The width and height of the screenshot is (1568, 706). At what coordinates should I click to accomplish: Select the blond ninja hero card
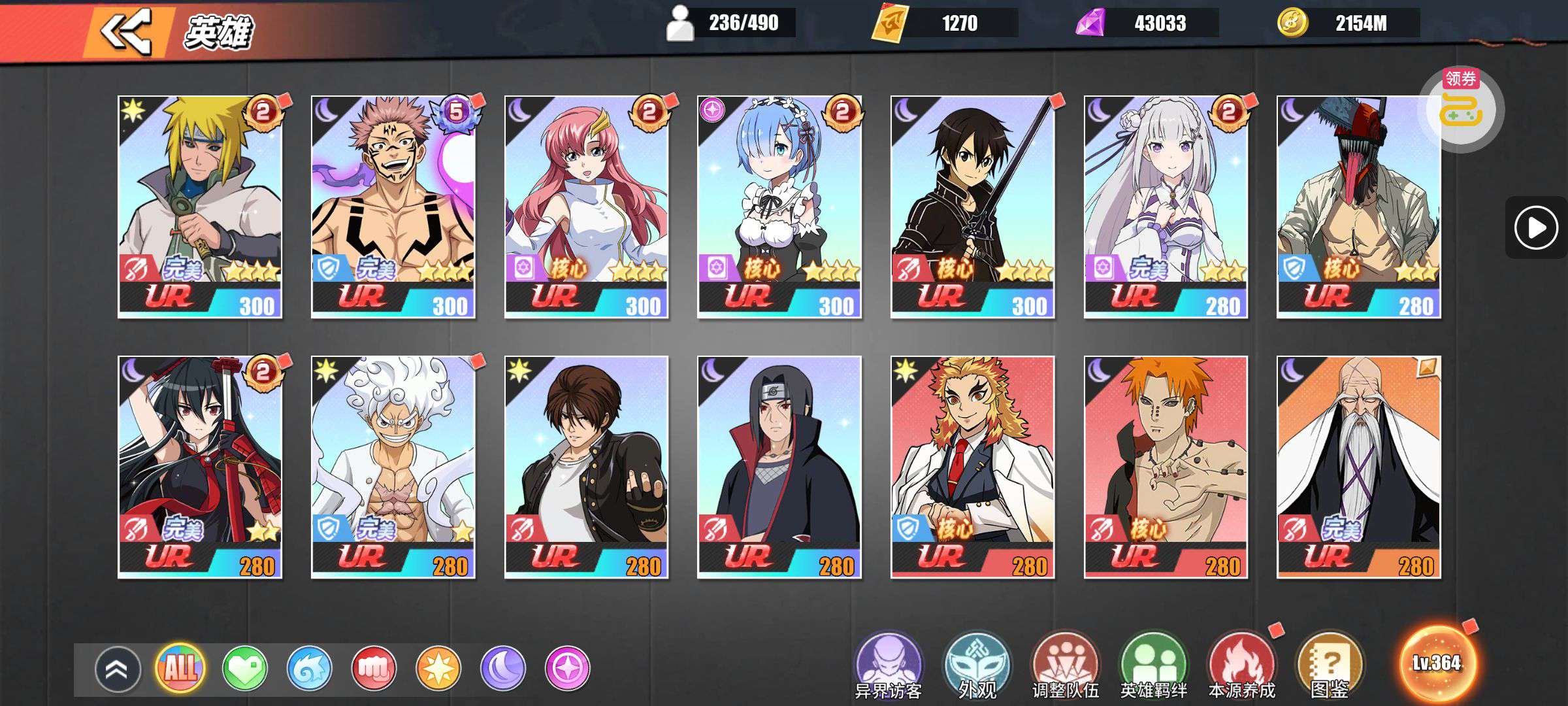coord(200,207)
